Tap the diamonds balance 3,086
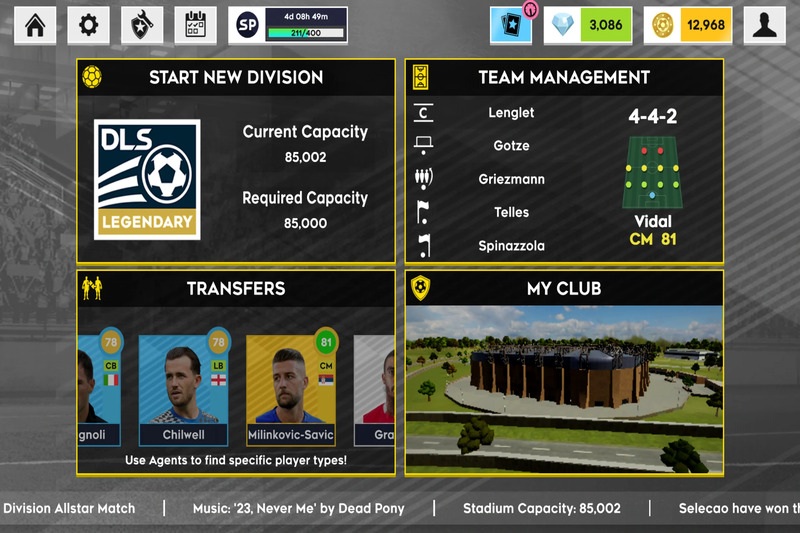 point(589,25)
